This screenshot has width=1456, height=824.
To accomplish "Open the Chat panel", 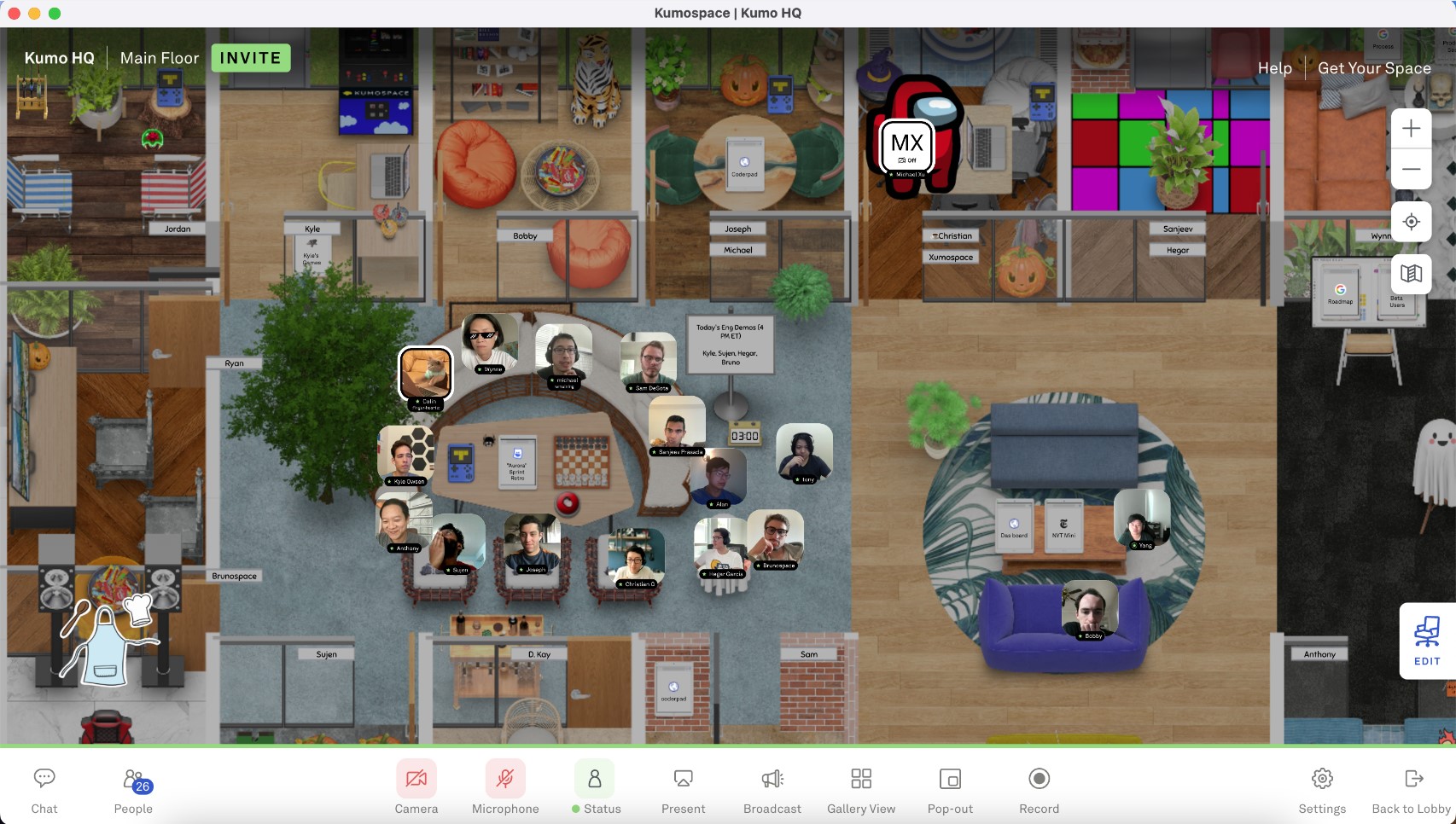I will click(x=44, y=787).
